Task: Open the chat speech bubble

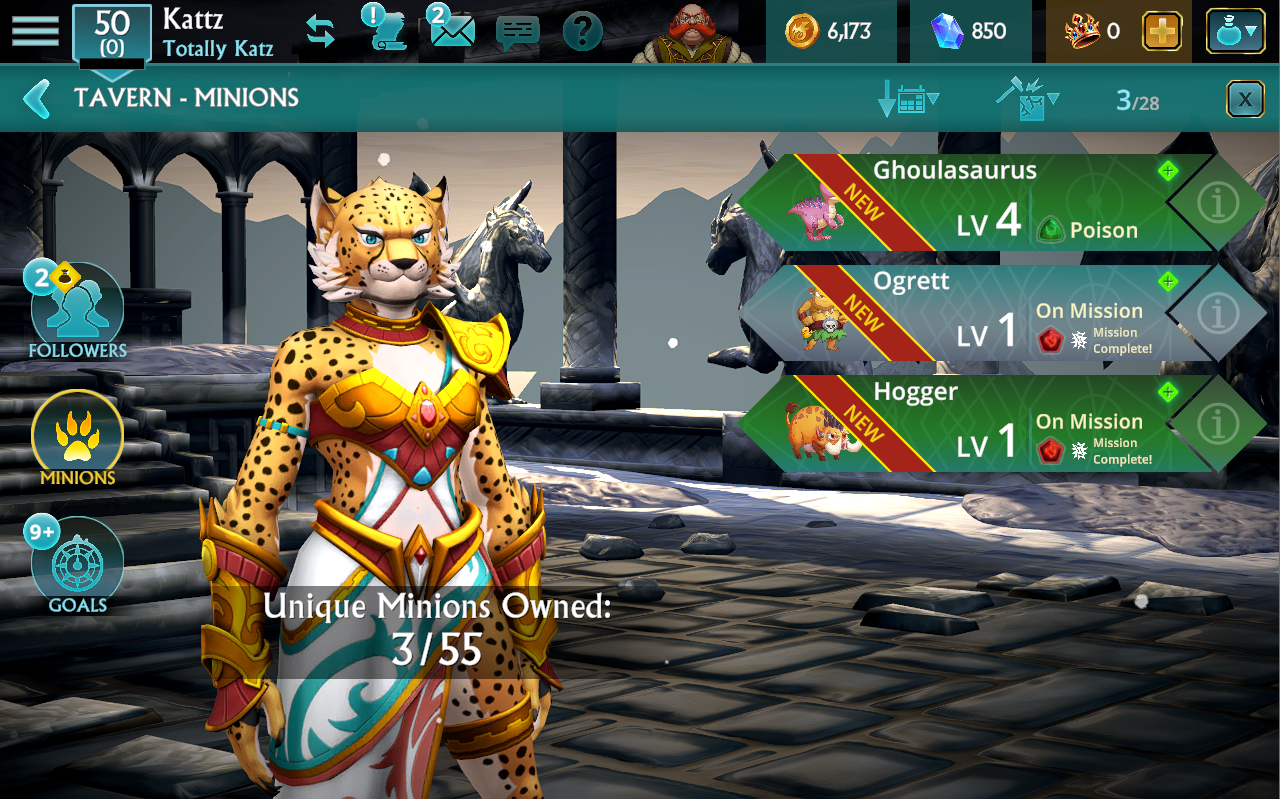Action: coord(517,33)
